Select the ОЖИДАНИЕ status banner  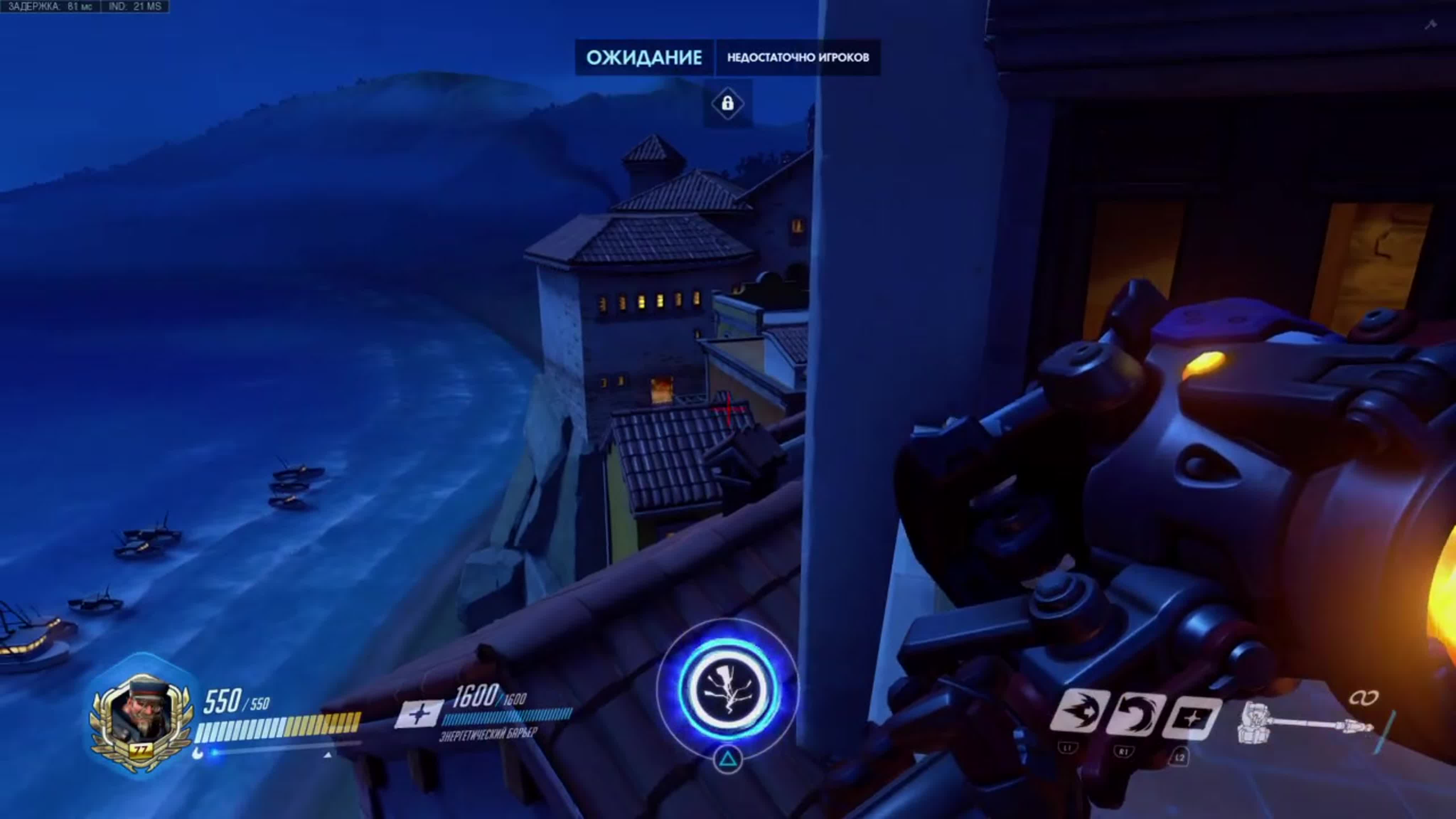tap(644, 57)
